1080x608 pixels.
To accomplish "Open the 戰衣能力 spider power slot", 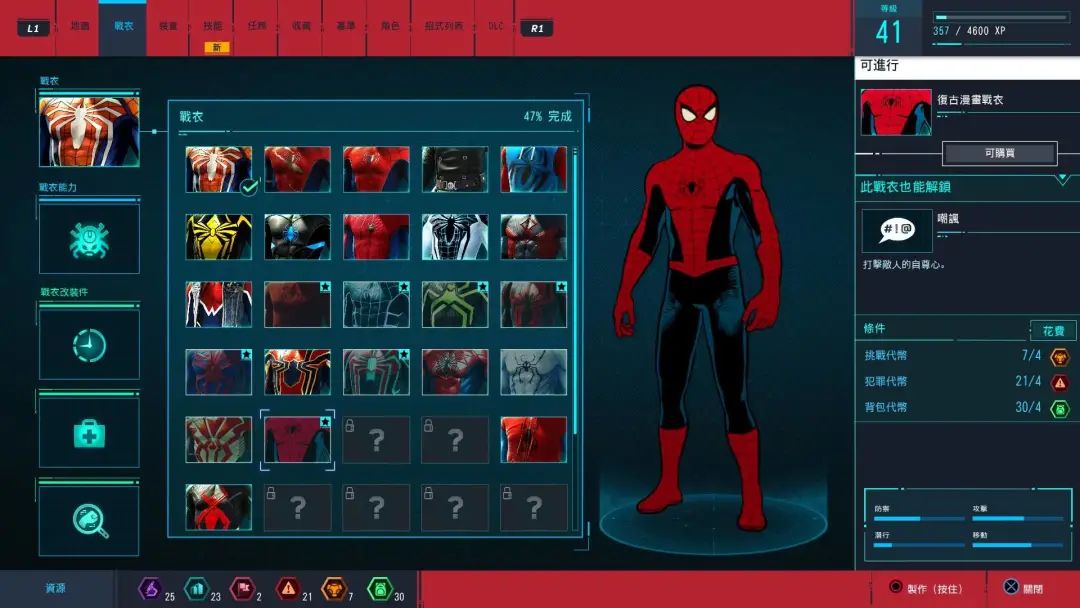I will click(89, 239).
